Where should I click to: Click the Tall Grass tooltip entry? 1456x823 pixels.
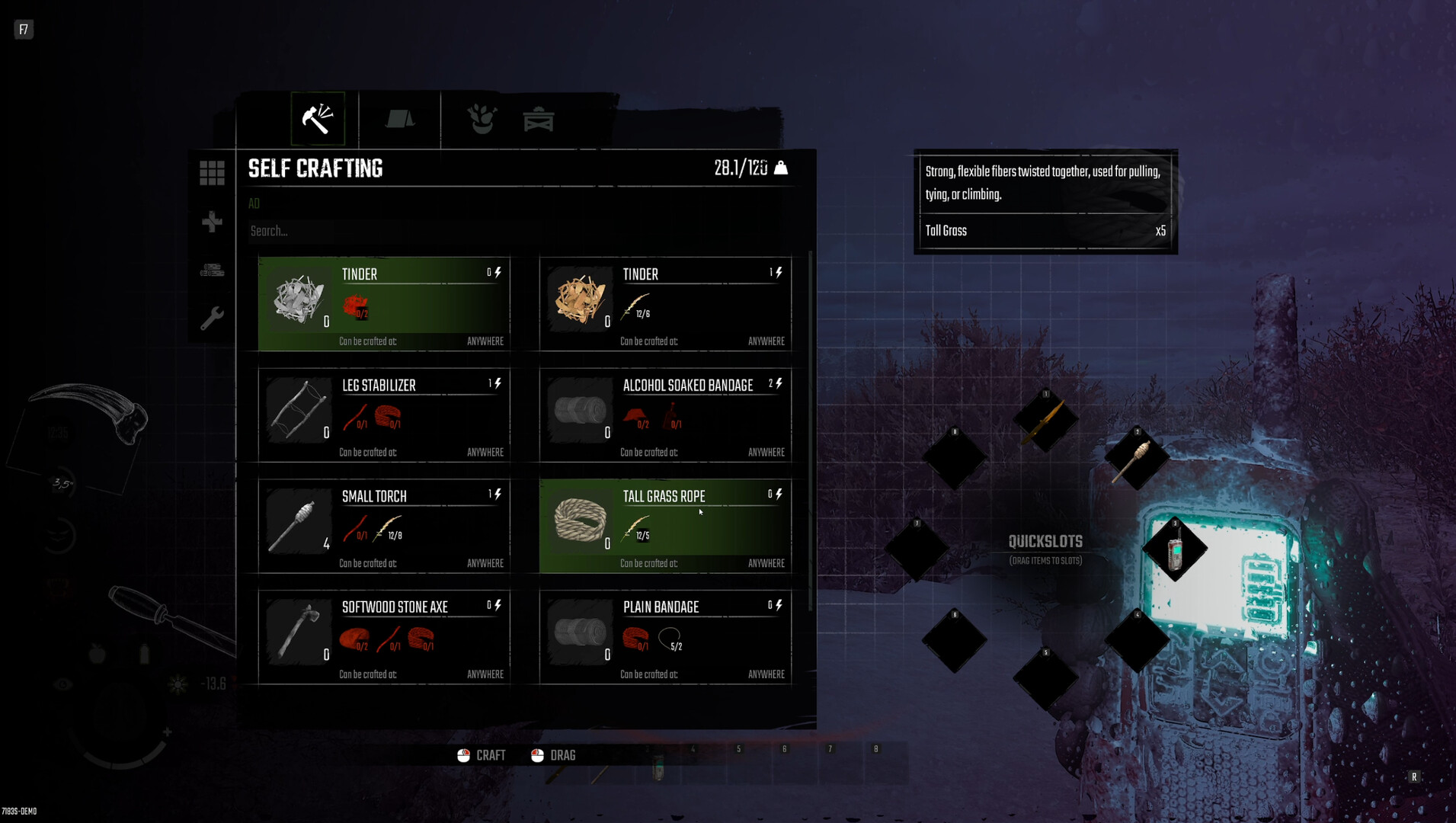pyautogui.click(x=946, y=231)
